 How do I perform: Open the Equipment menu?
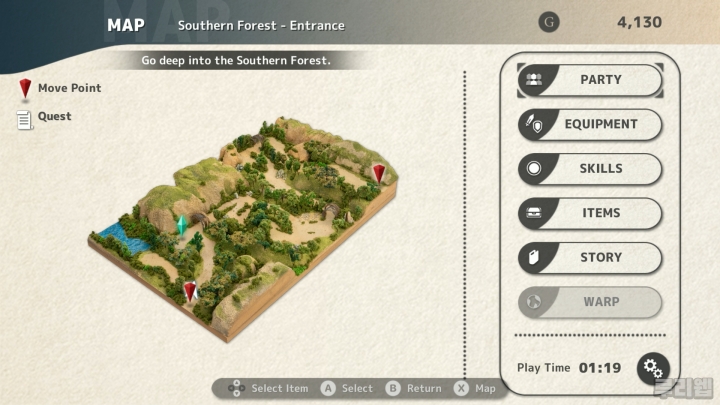[x=590, y=124]
